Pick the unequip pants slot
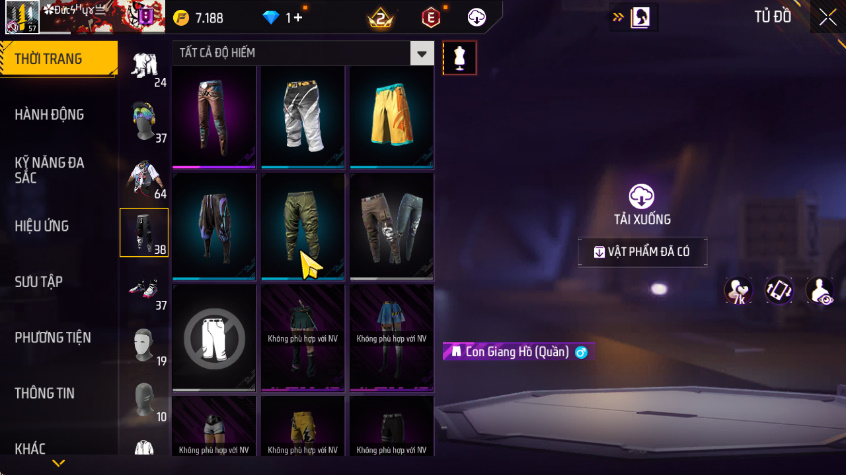Screen dimensions: 846x475 coord(215,336)
